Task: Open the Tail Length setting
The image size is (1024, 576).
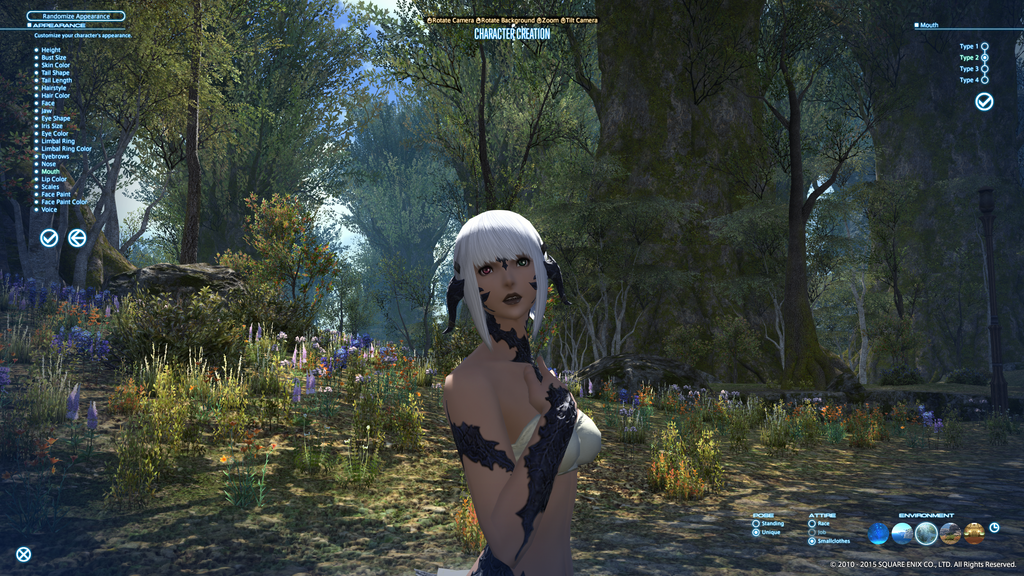Action: (56, 81)
